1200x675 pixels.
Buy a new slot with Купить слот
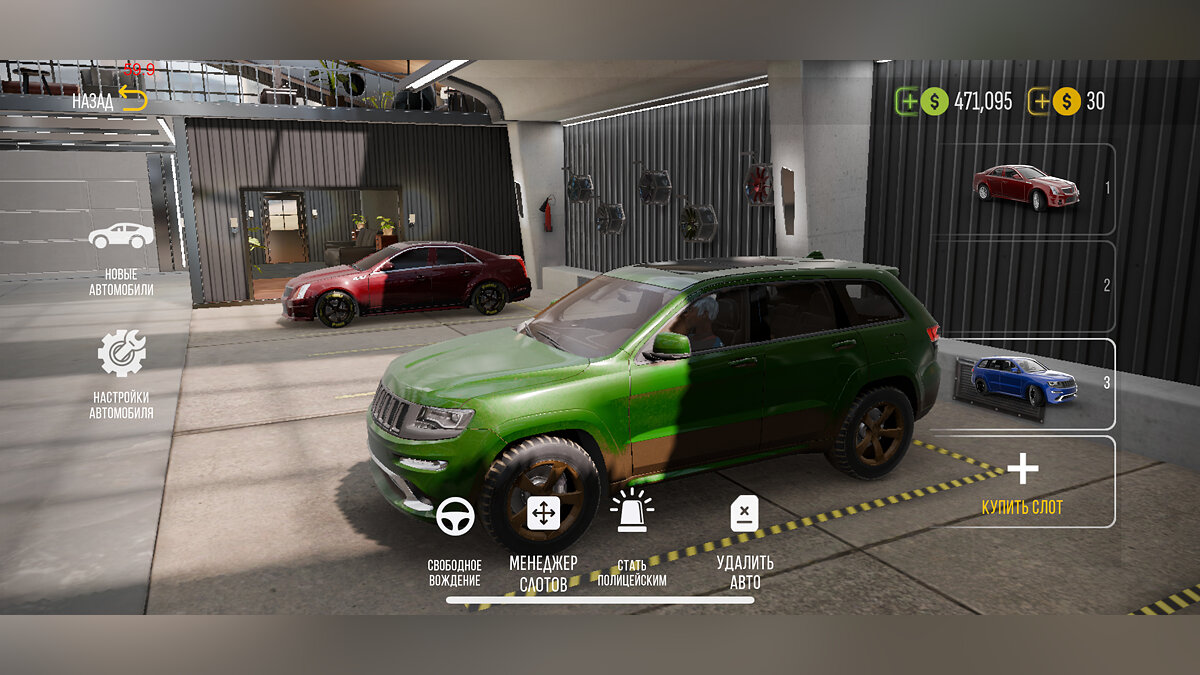1022,481
